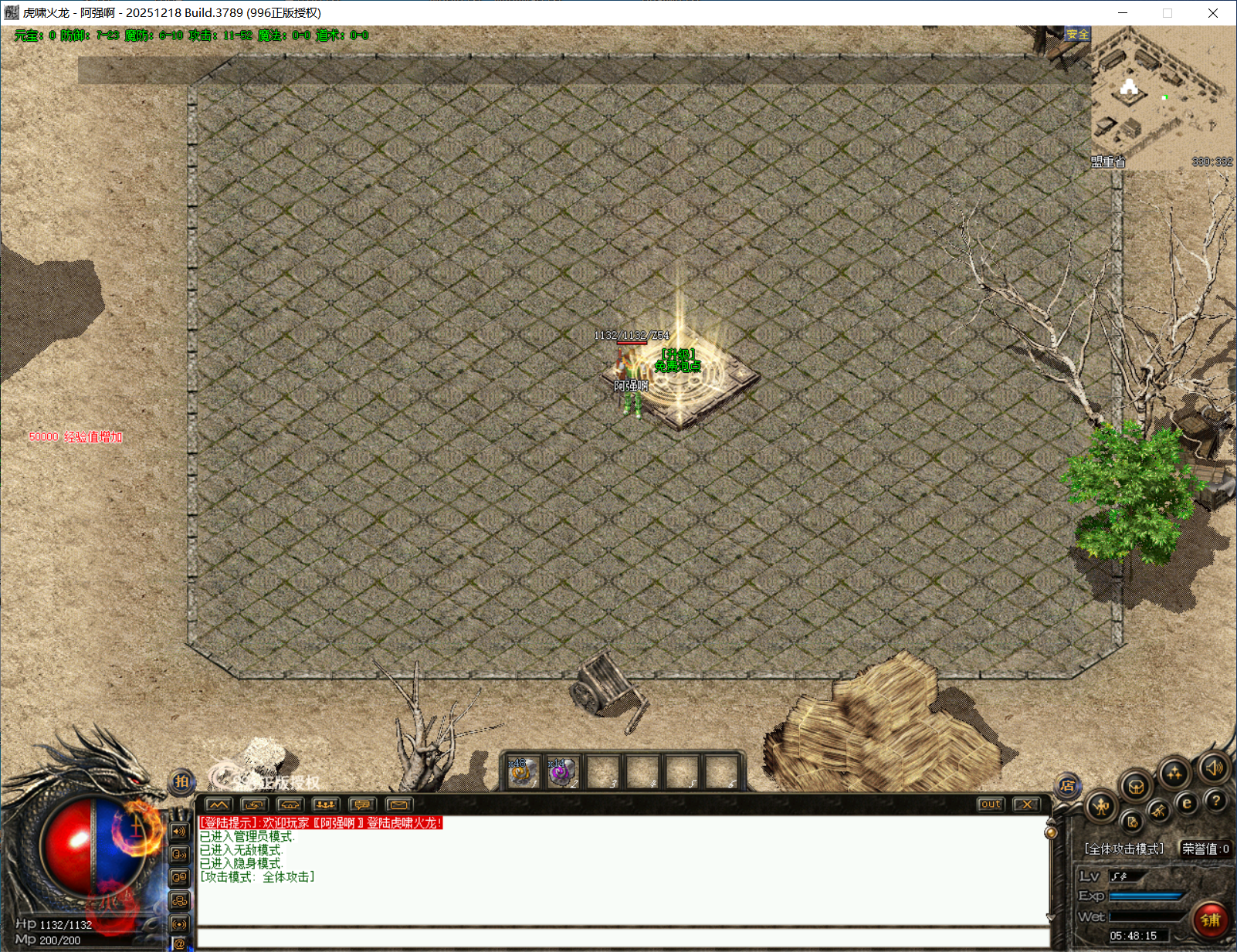Open mail with the envelope icon in chat toolbar
This screenshot has height=952, width=1237.
coord(400,805)
